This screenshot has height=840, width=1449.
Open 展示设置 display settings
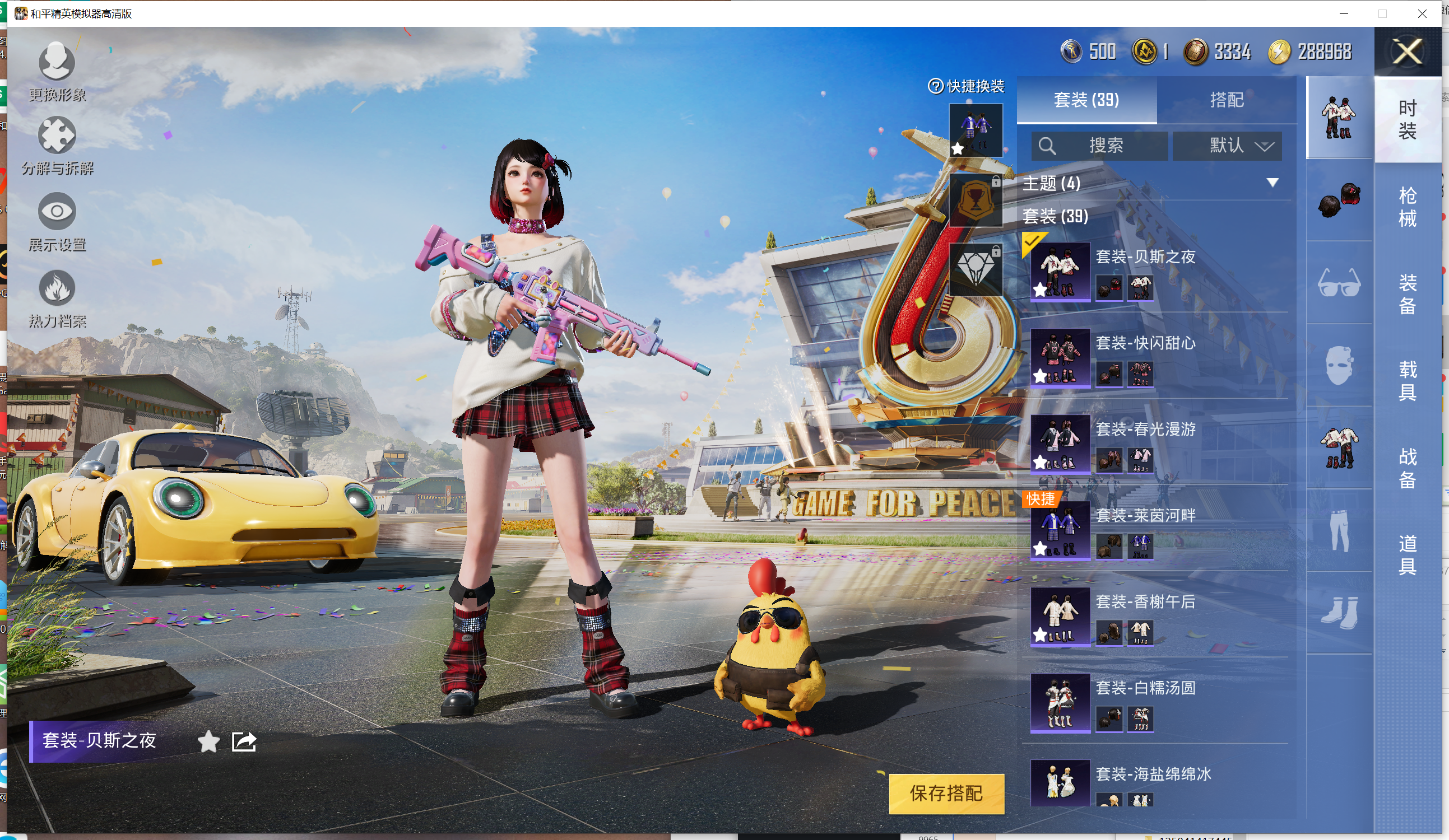(57, 221)
